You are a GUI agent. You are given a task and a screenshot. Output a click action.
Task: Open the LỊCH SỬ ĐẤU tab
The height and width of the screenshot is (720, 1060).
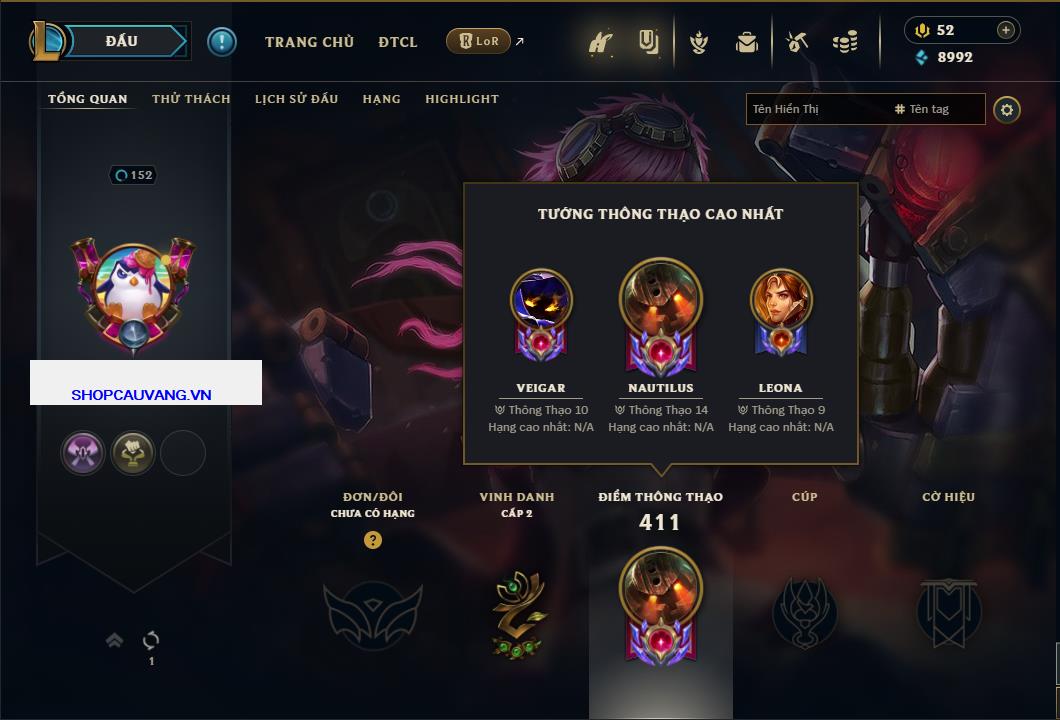click(296, 99)
